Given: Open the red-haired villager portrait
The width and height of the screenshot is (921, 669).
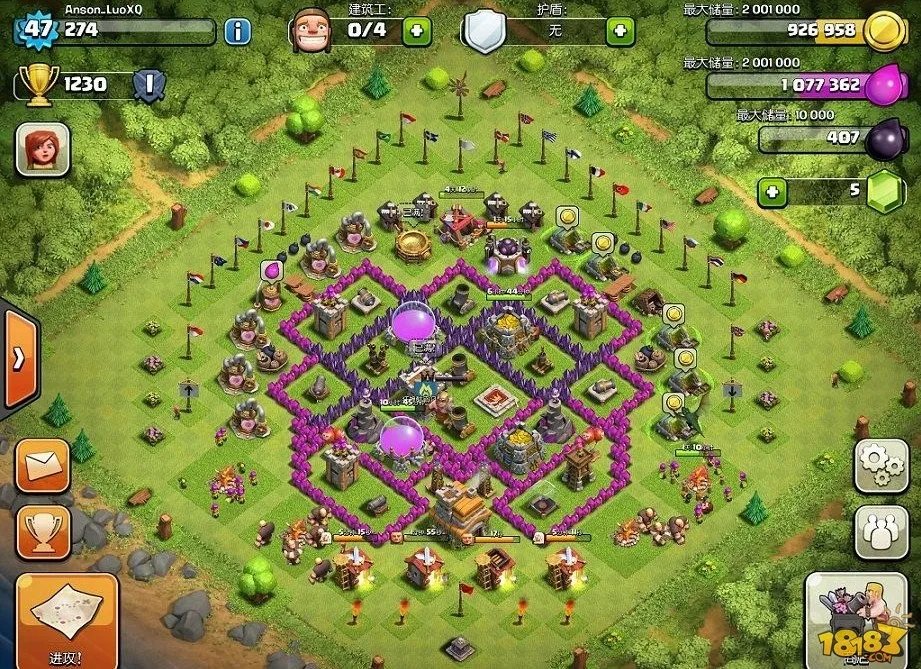Looking at the screenshot, I should [x=43, y=150].
